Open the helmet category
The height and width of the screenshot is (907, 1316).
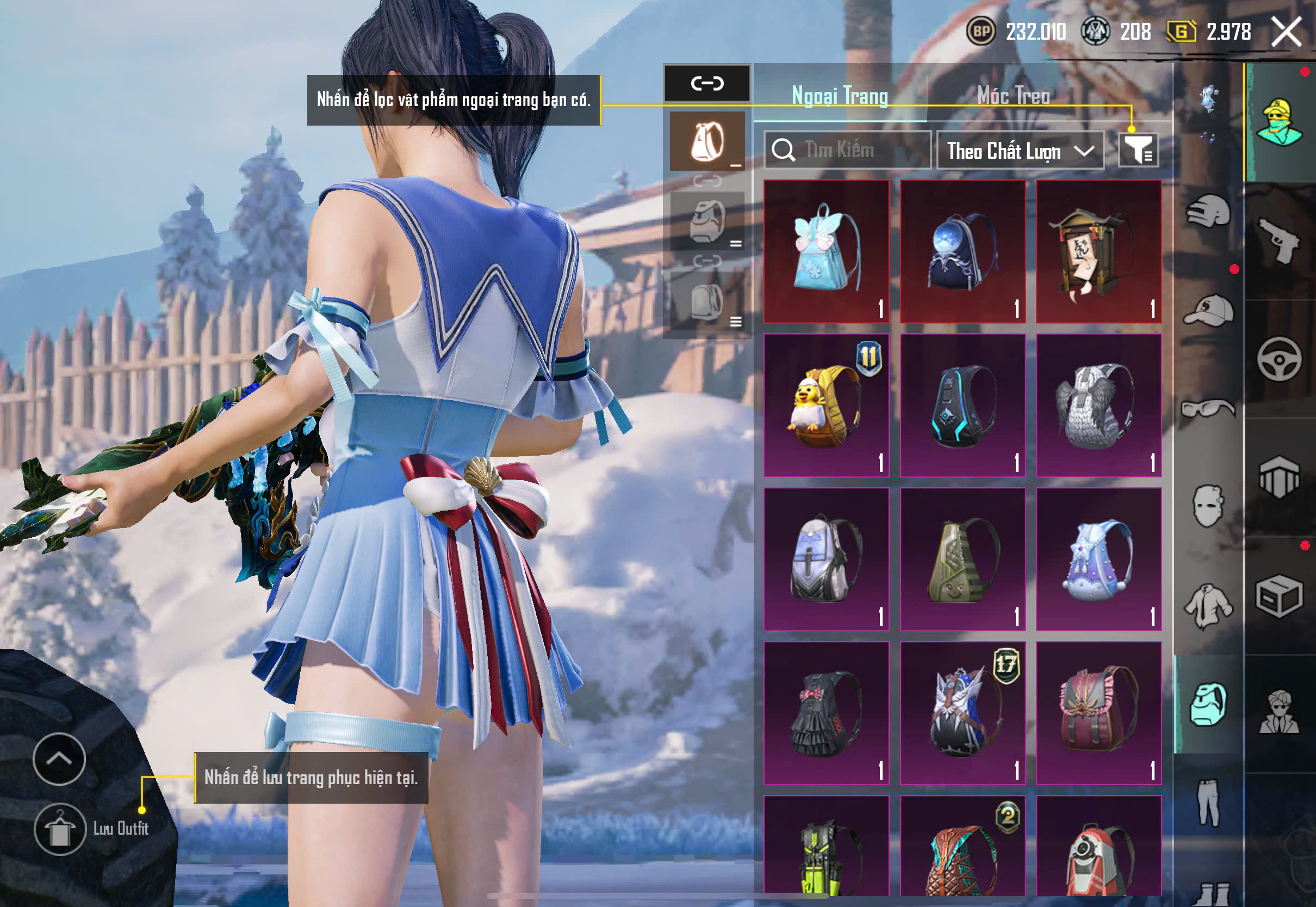(1208, 213)
